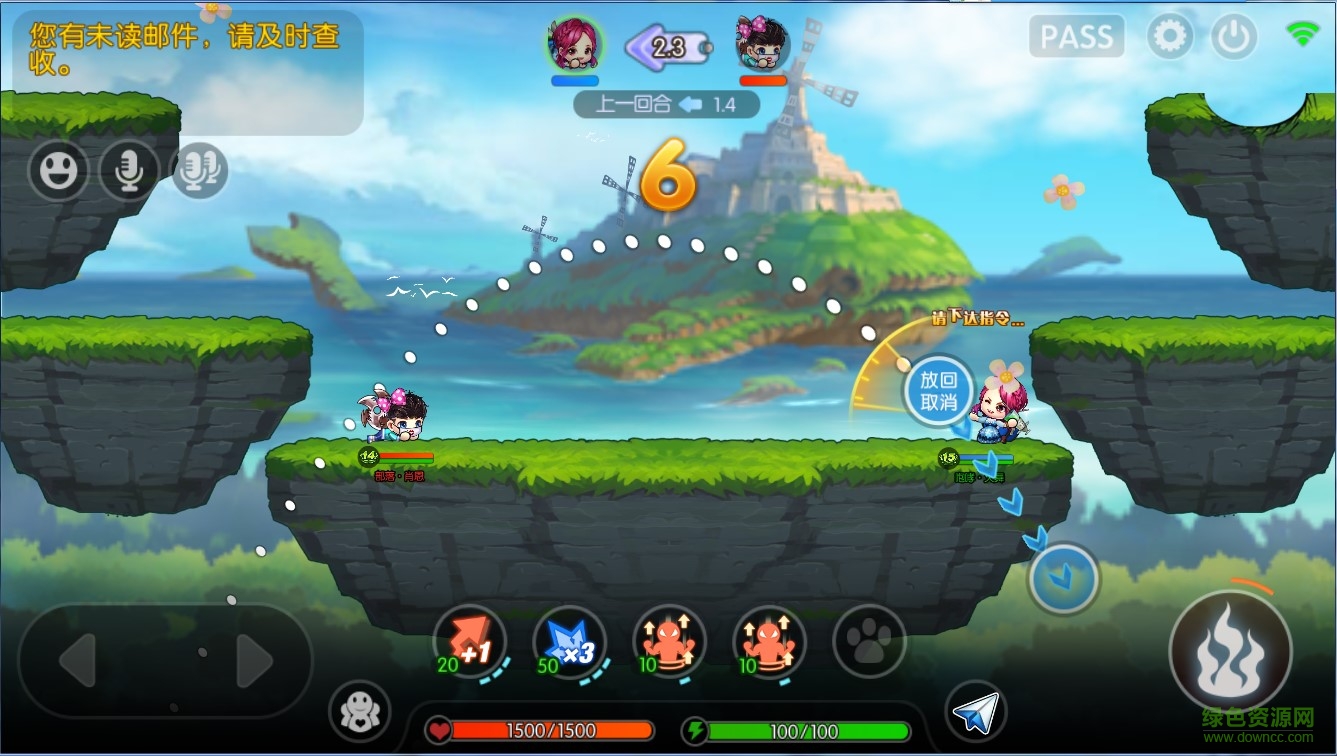Activate the ×3 damage multiplier skill

tap(569, 642)
